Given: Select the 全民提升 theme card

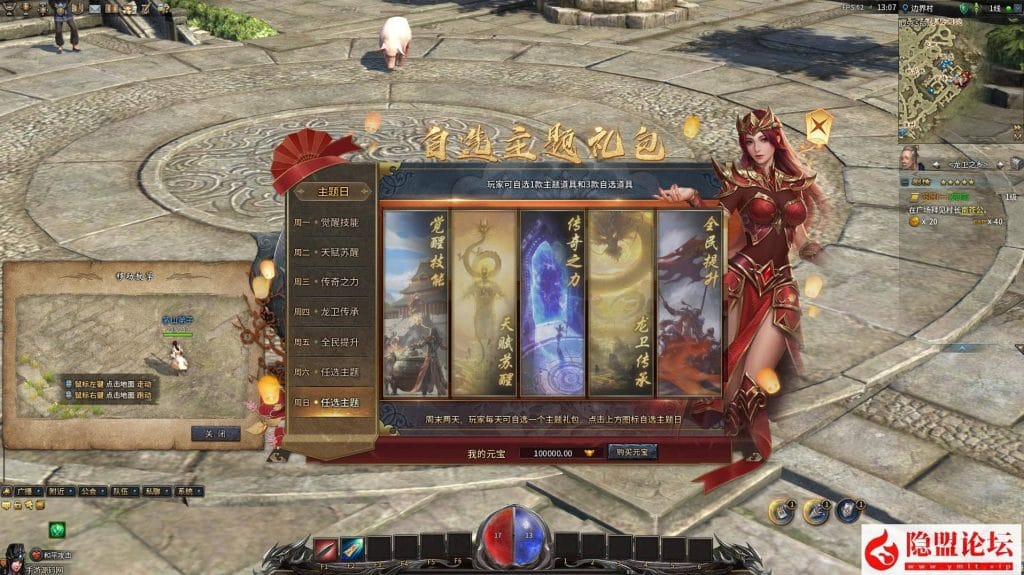Looking at the screenshot, I should (687, 303).
